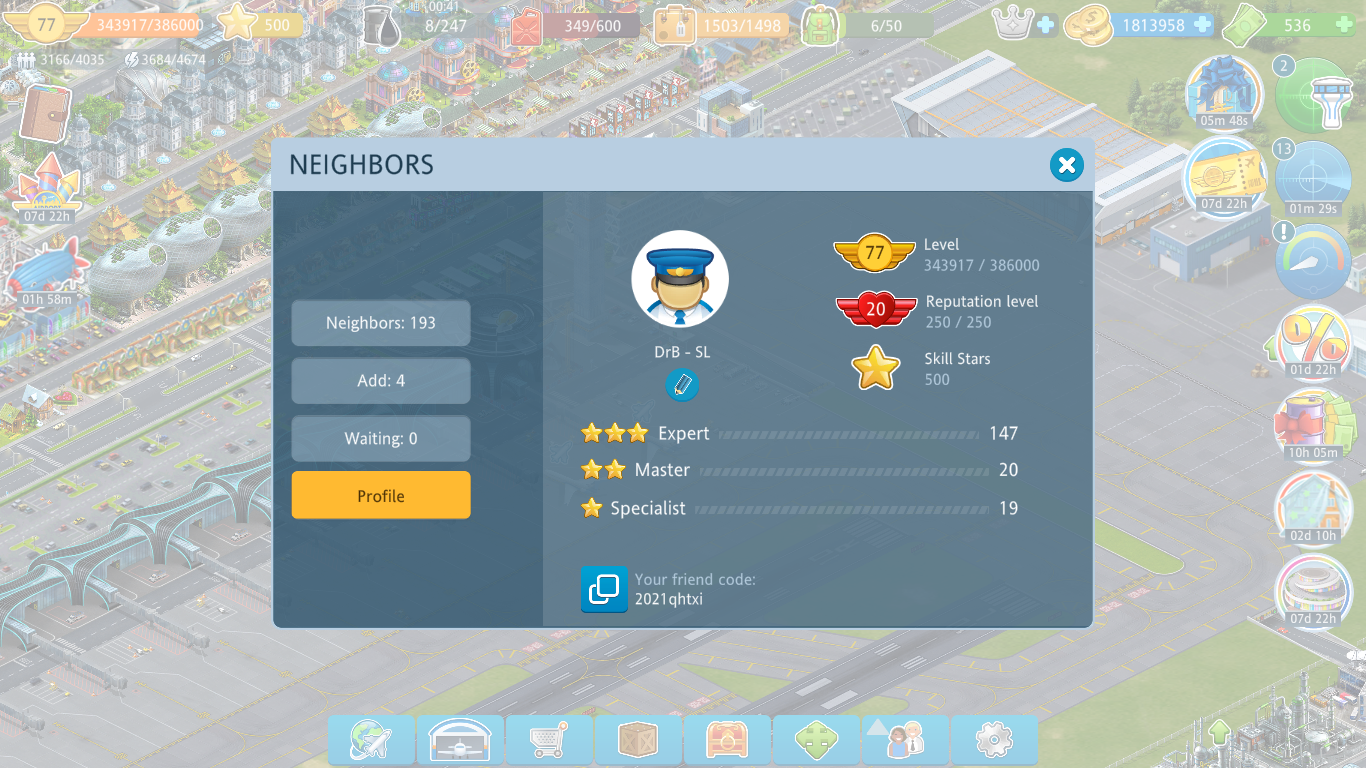Select the yellow Profile tab
1366x768 pixels.
pyautogui.click(x=381, y=496)
